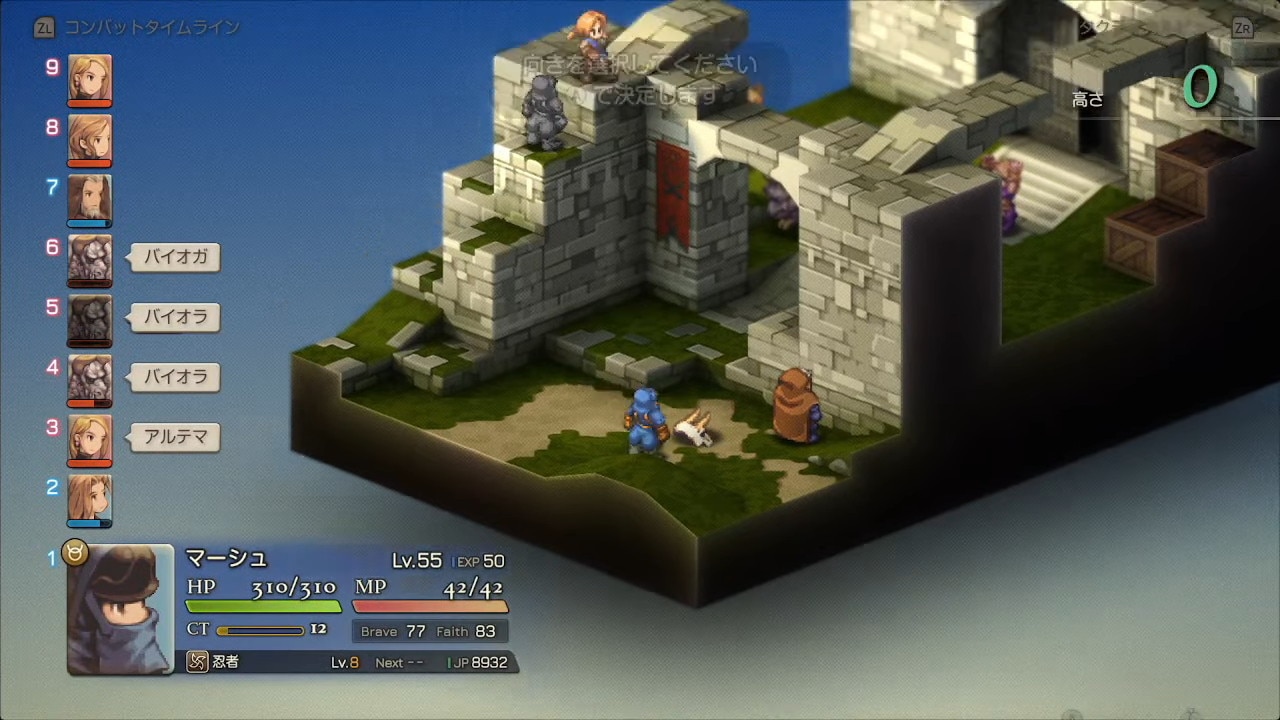Select the turn 9 portrait in the timeline
Screen dimensions: 1280x720
90,80
